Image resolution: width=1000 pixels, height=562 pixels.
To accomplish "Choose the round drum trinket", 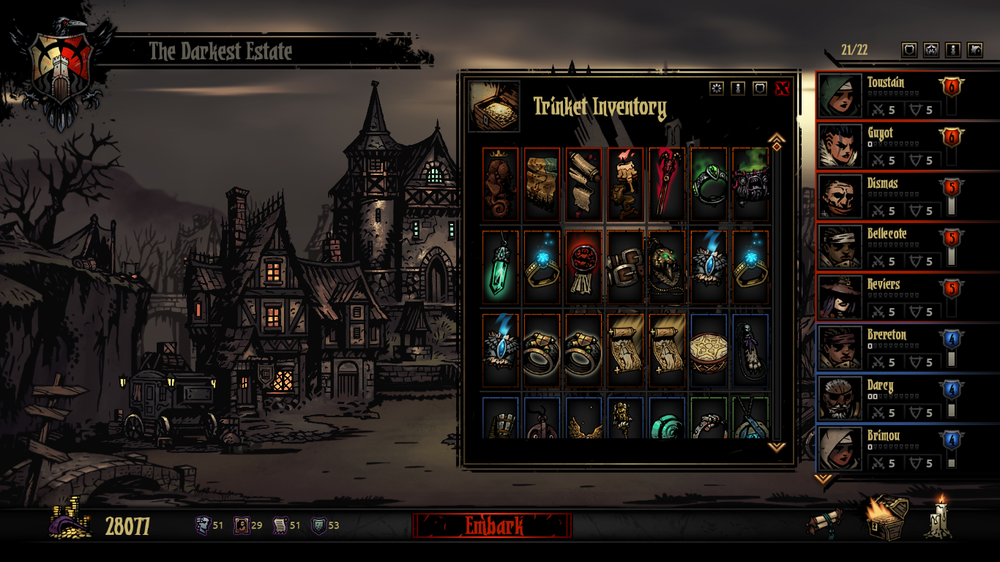I will 708,350.
